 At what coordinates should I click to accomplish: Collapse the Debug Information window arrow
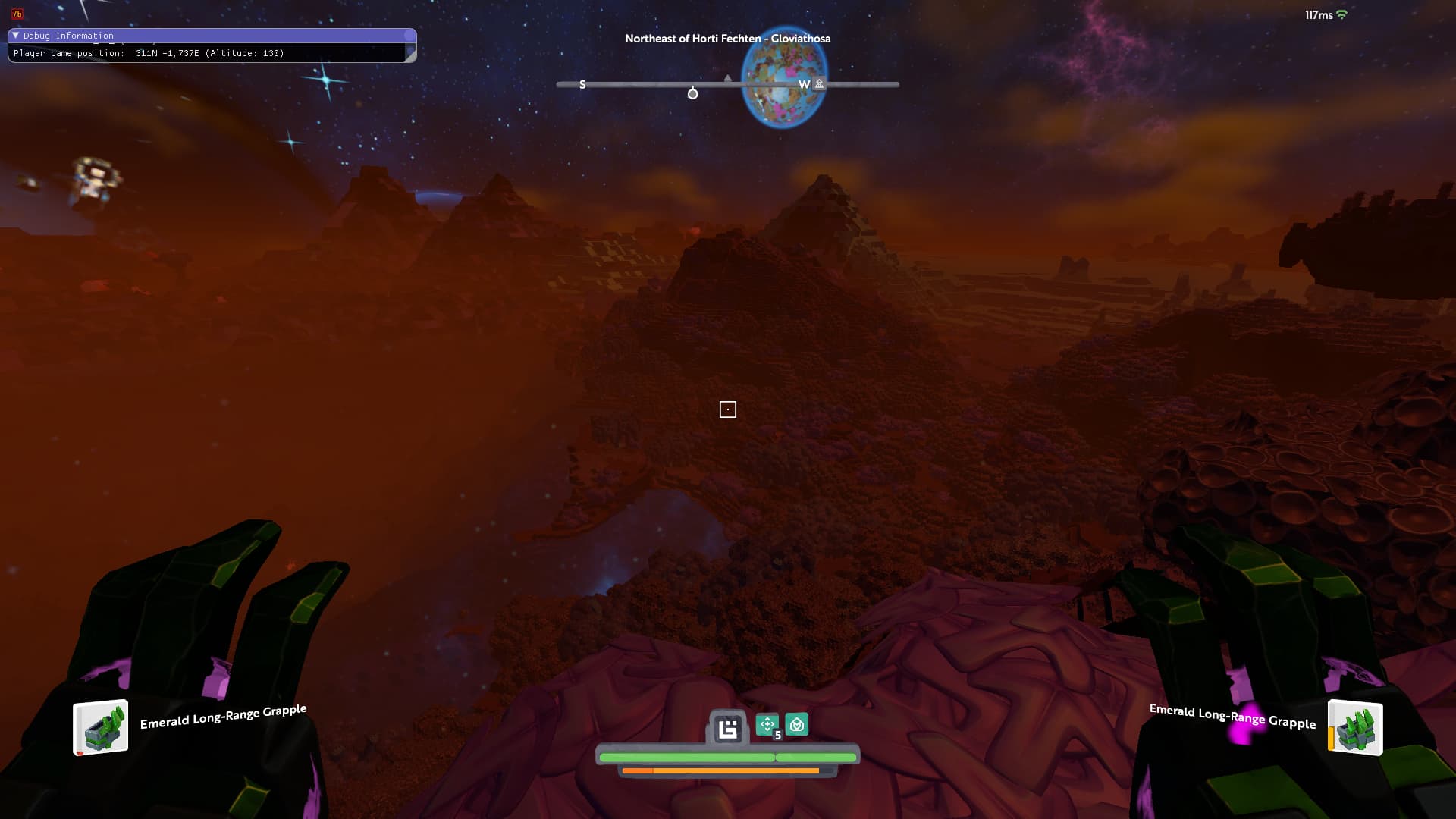point(15,36)
